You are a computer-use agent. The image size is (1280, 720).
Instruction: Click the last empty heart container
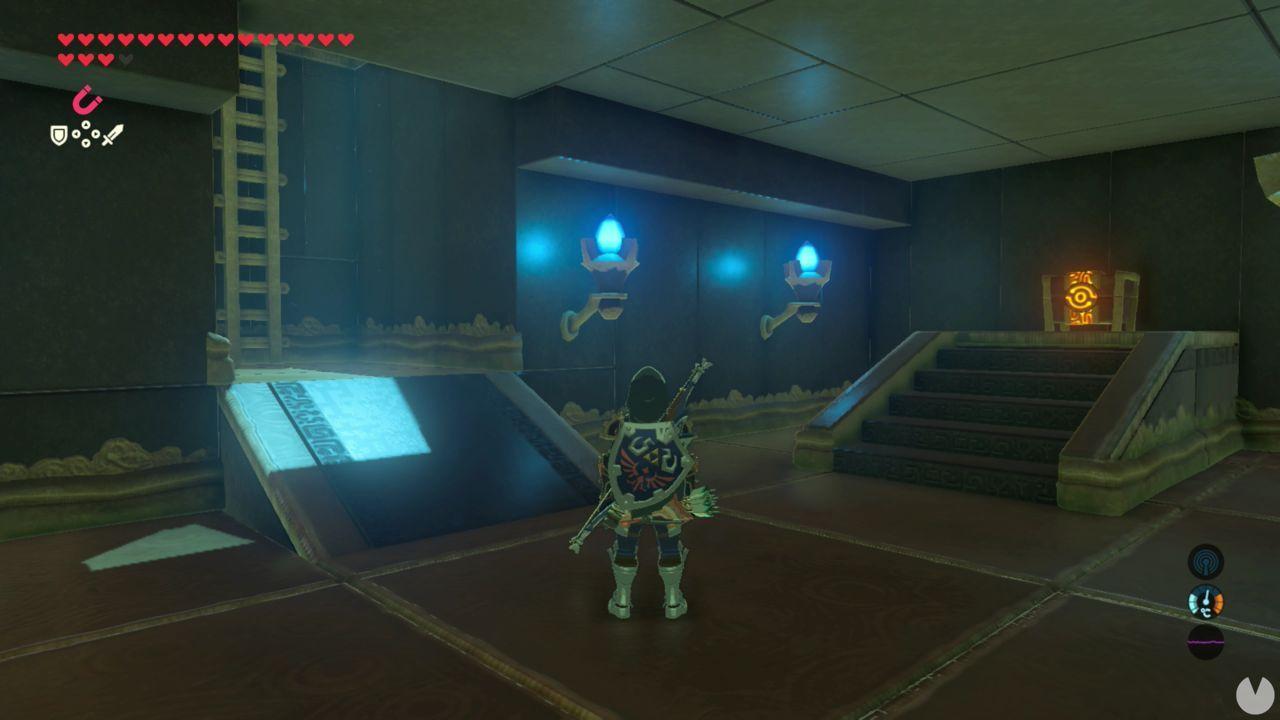click(x=124, y=59)
